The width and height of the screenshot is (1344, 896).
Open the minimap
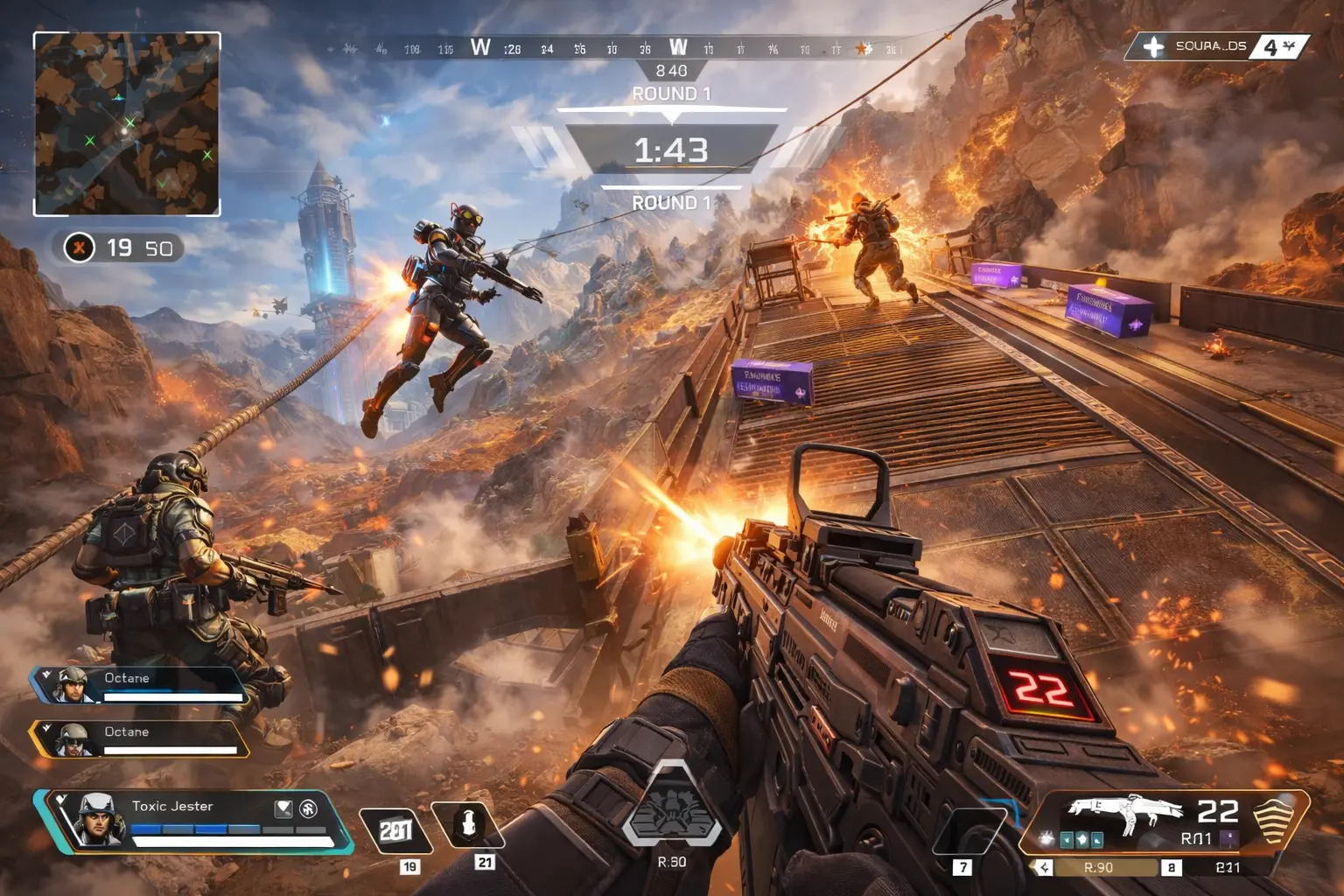coord(127,123)
